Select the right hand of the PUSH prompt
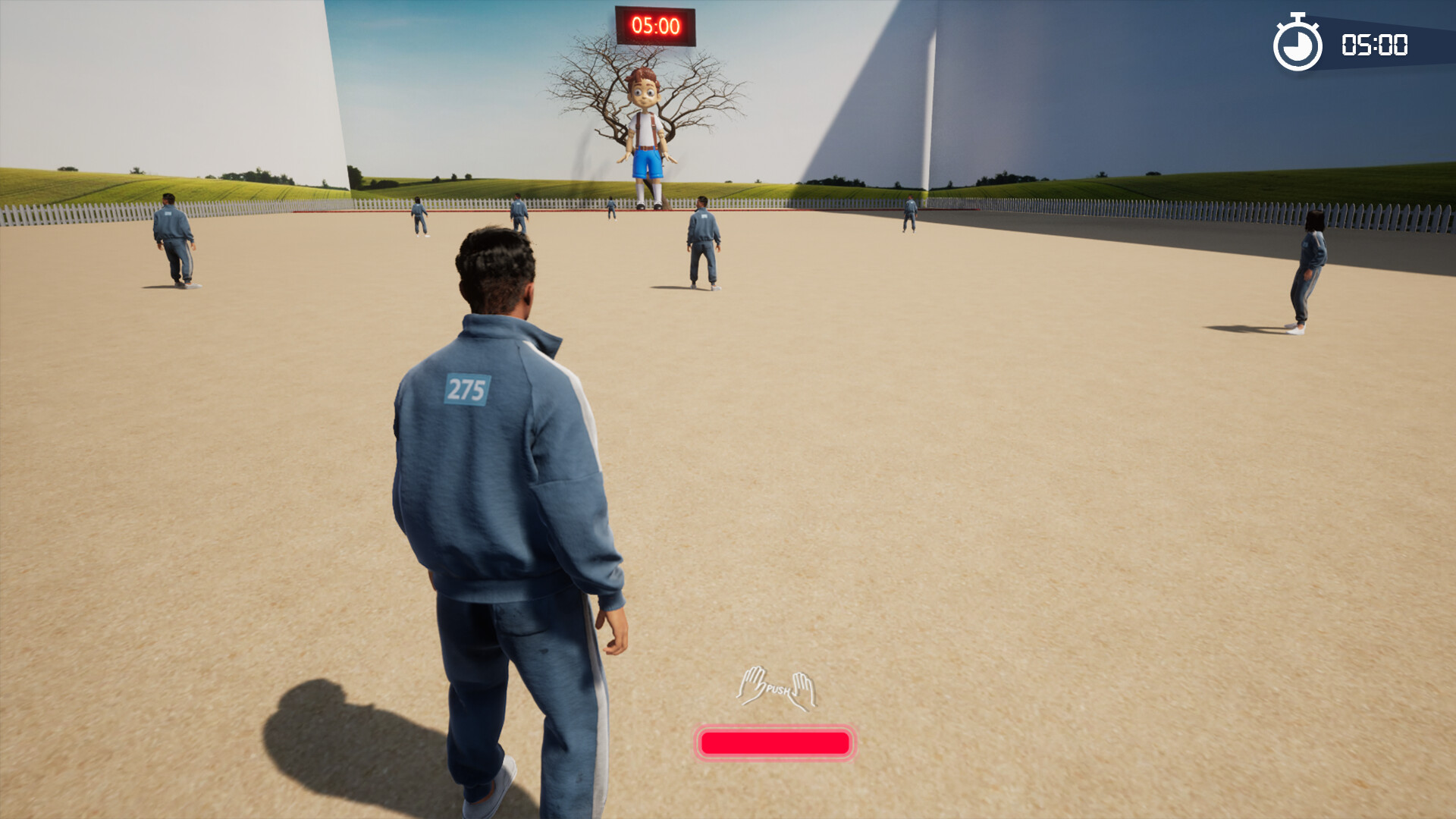 (x=802, y=689)
